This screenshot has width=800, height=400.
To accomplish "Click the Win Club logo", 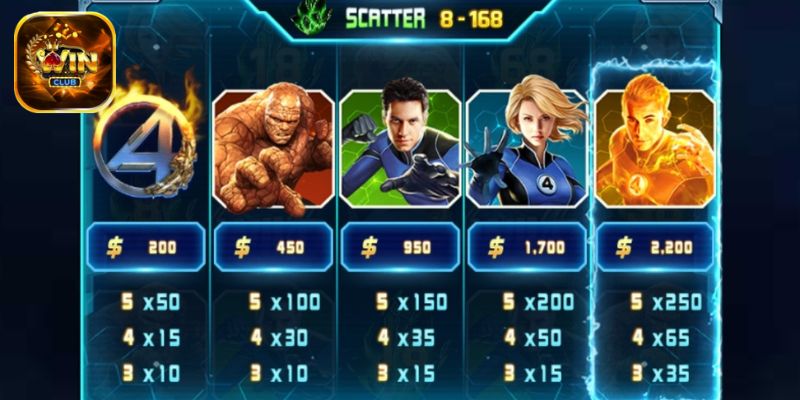I will tap(64, 62).
